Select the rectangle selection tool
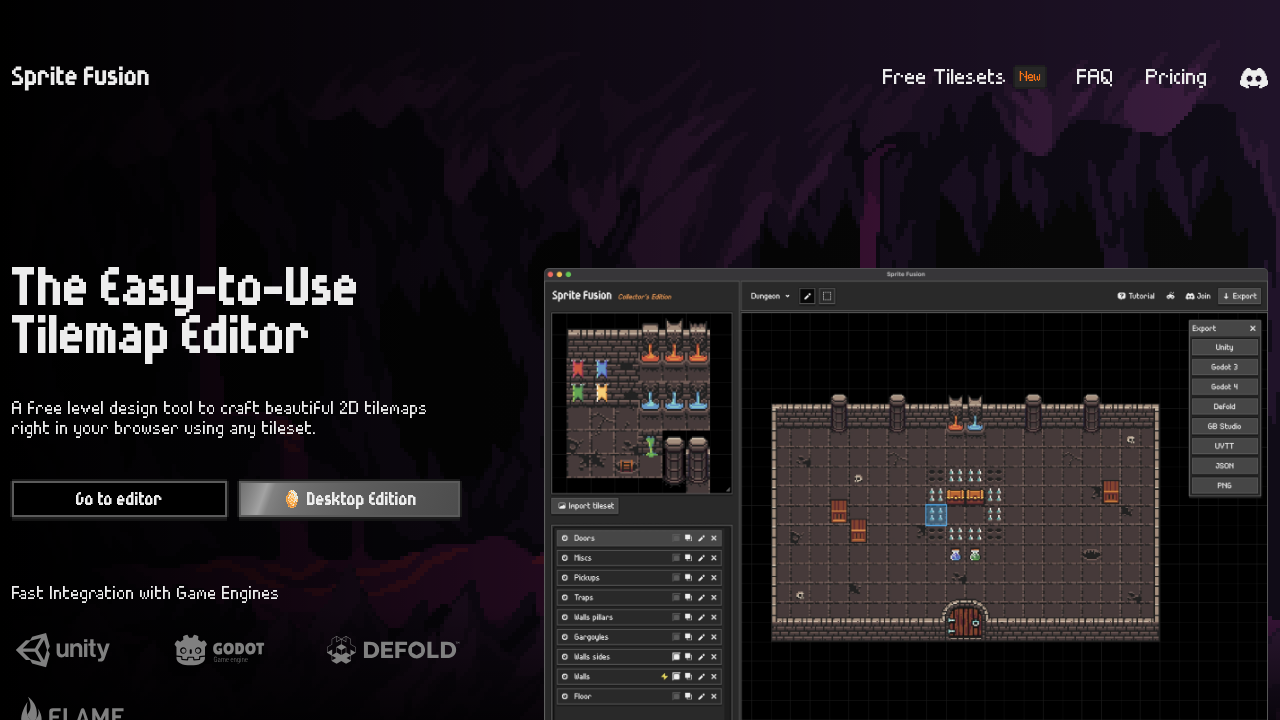Image resolution: width=1280 pixels, height=720 pixels. point(827,296)
